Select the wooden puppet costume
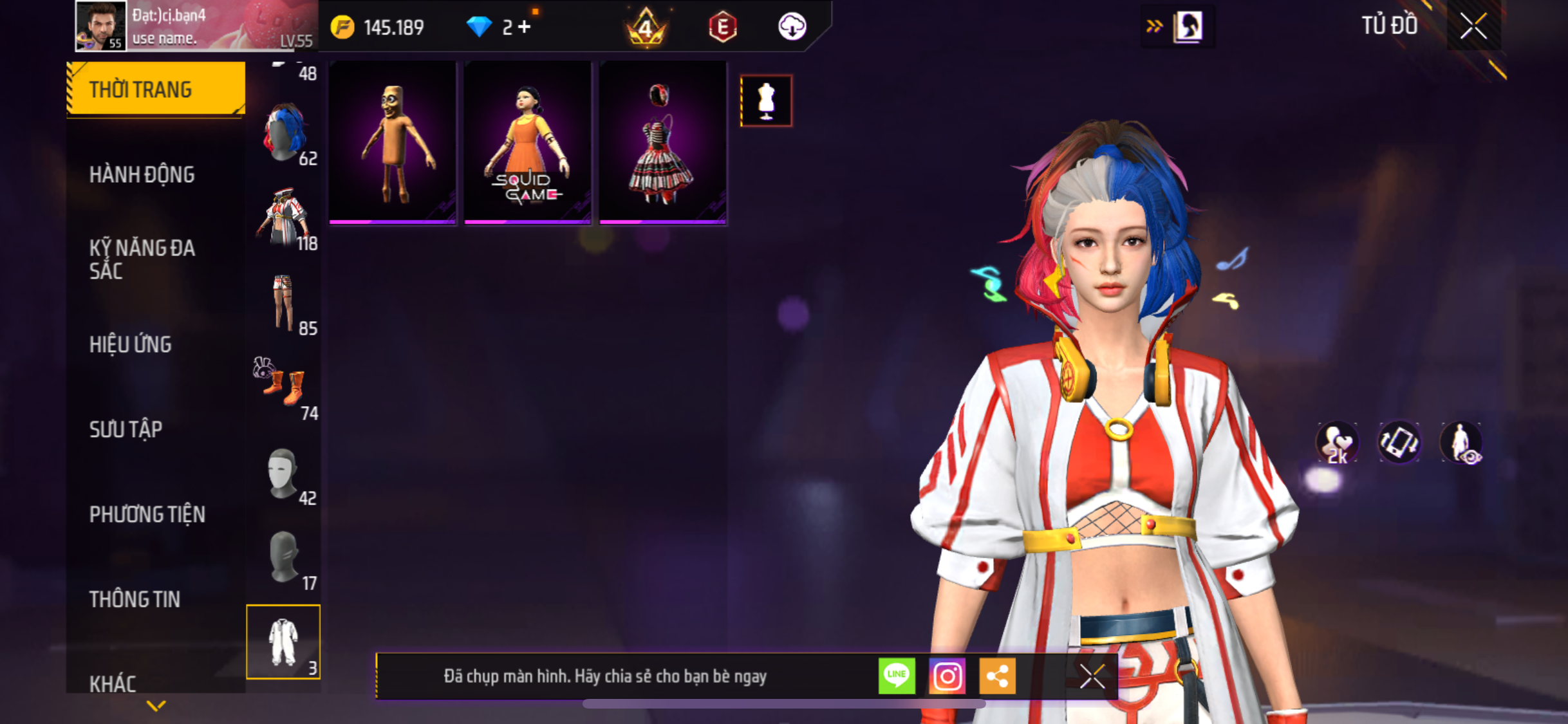Image resolution: width=1568 pixels, height=724 pixels. click(393, 143)
